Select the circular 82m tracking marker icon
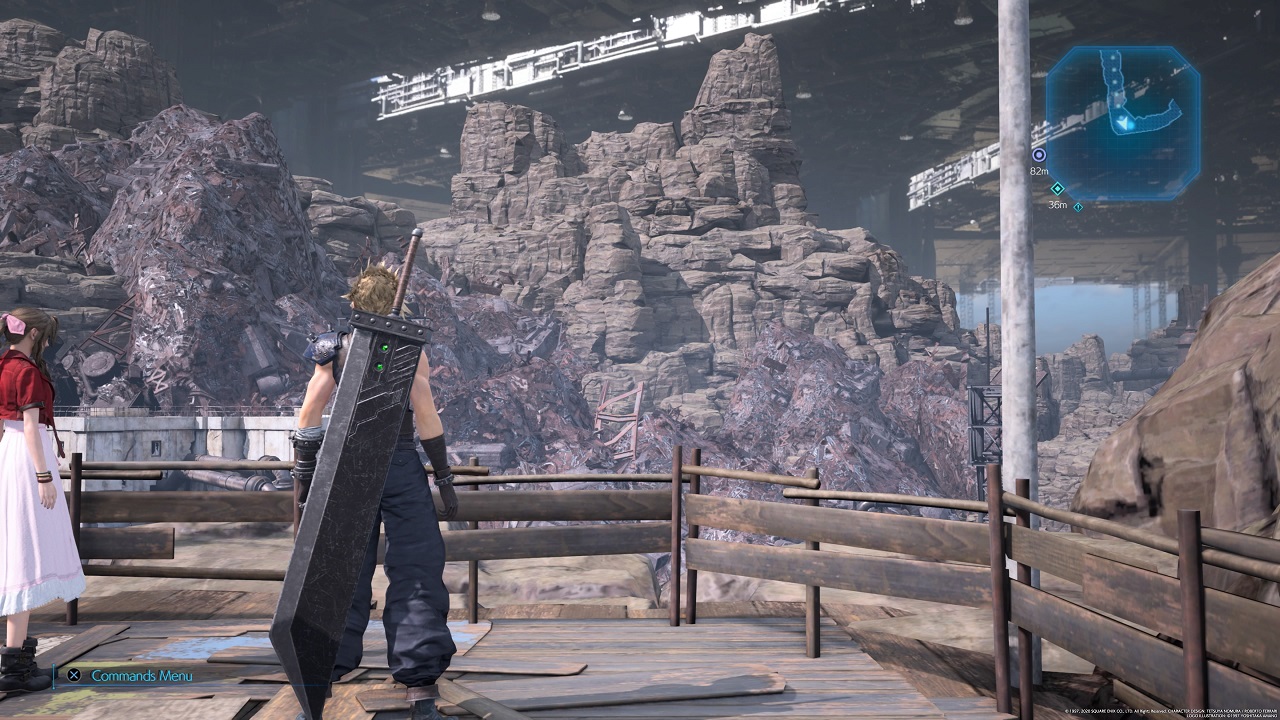The image size is (1280, 720). coord(1038,155)
